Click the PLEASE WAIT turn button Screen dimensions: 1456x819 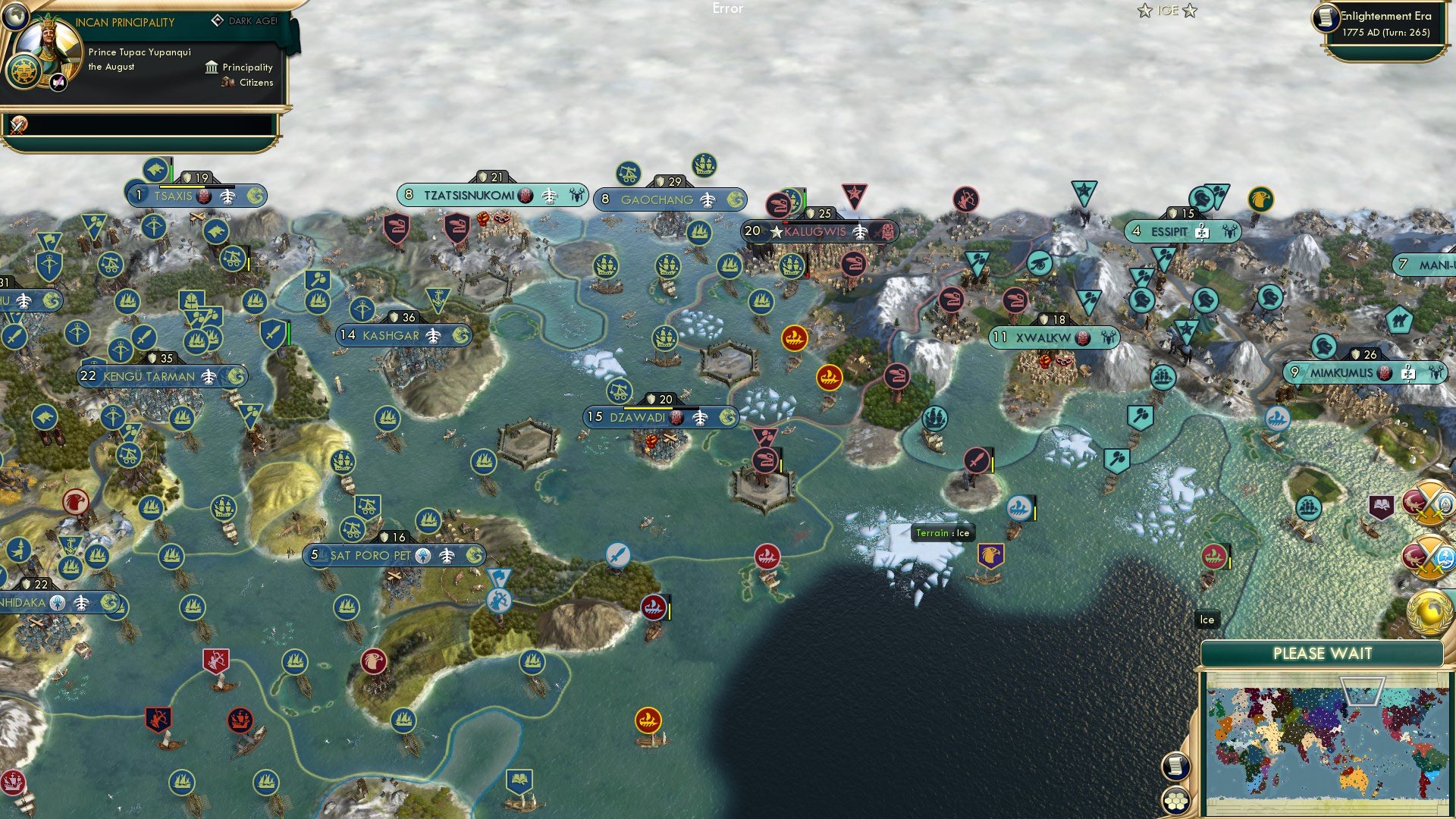pyautogui.click(x=1322, y=654)
